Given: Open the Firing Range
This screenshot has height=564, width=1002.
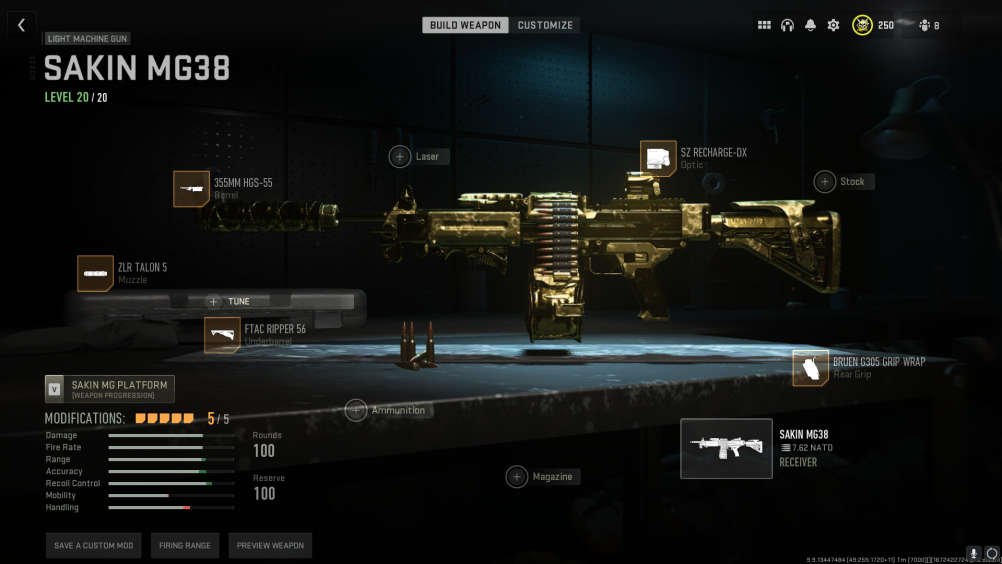Looking at the screenshot, I should click(185, 545).
